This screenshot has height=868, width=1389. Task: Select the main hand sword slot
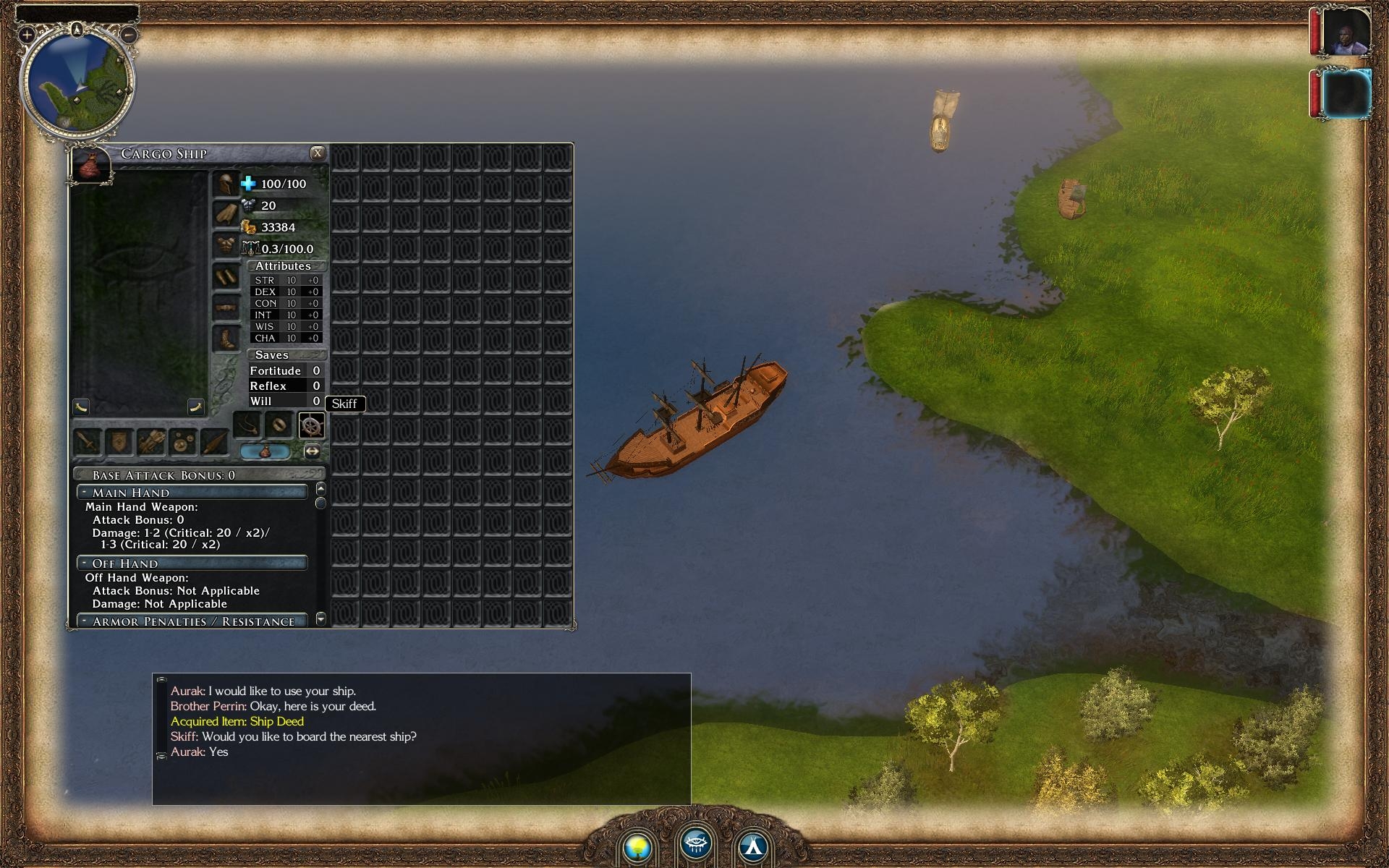[x=88, y=441]
